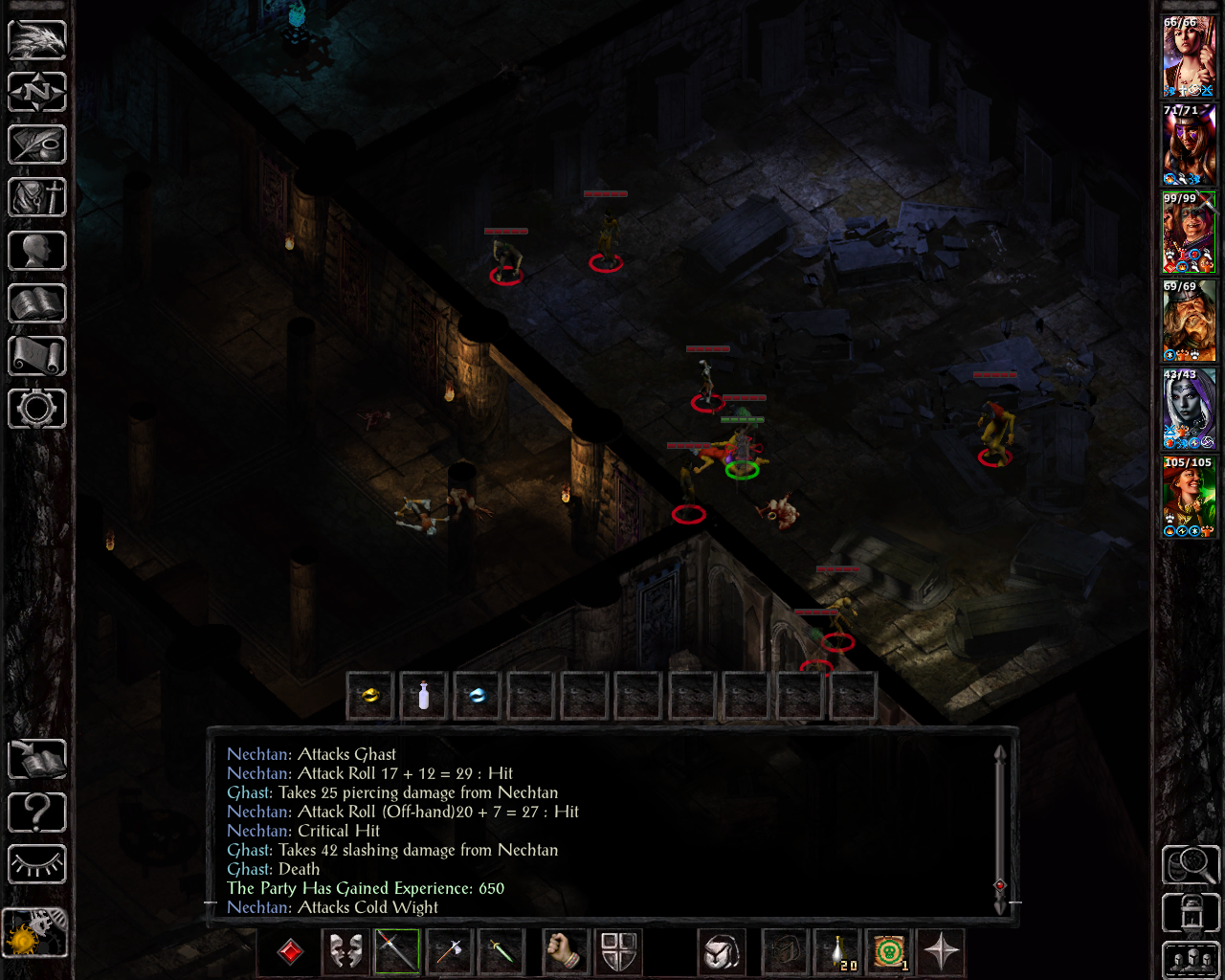
Task: Open the inventory screen (armor and sword)
Action: click(x=37, y=198)
